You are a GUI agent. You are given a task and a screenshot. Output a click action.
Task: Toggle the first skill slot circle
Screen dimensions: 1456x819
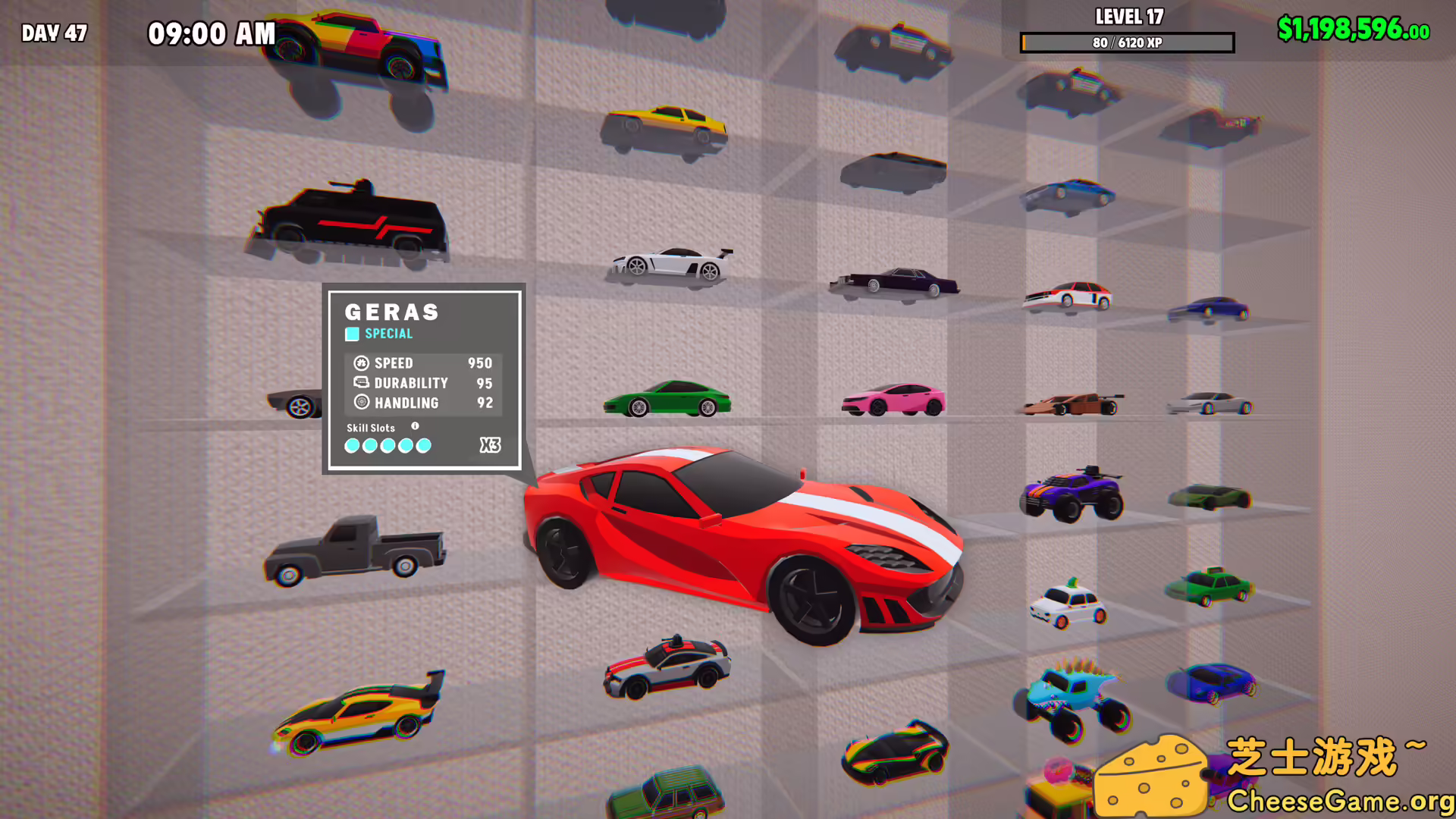(352, 446)
